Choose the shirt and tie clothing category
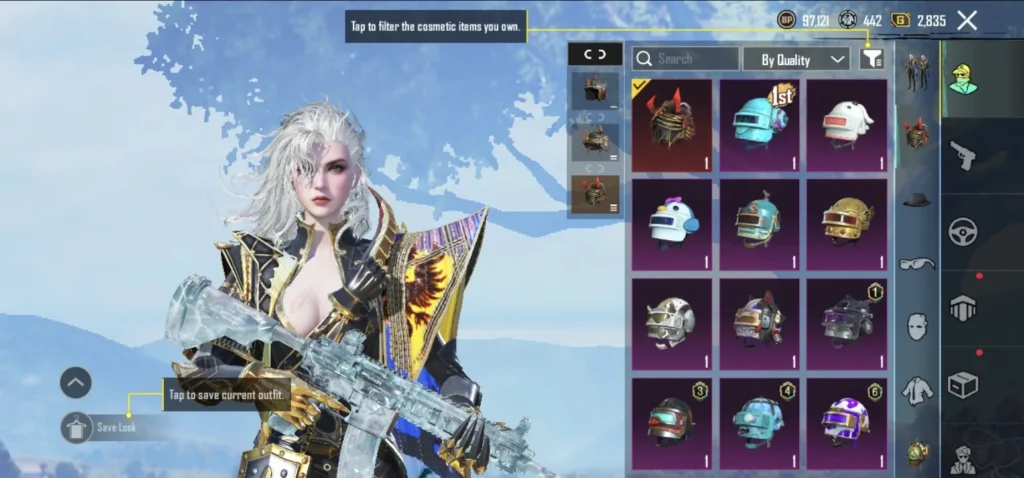Viewport: 1024px width, 478px height. 917,391
